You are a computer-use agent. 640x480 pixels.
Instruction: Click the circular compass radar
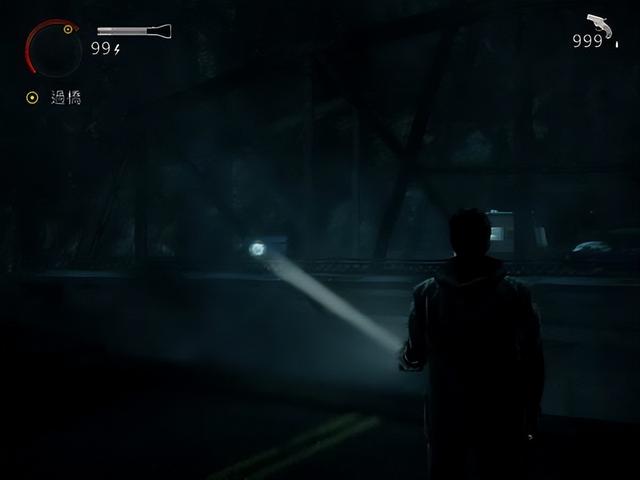click(54, 48)
